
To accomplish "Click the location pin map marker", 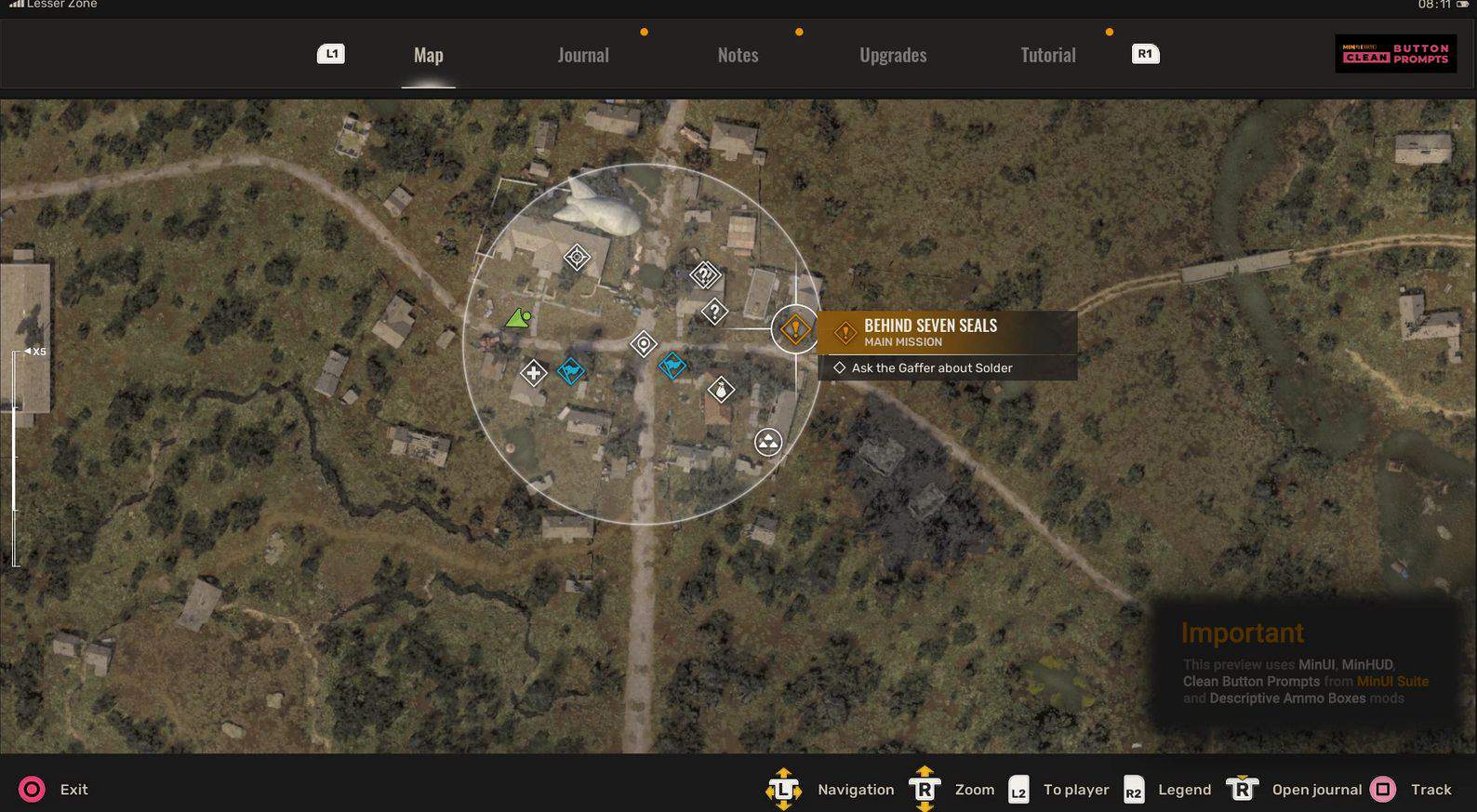I will tap(643, 344).
